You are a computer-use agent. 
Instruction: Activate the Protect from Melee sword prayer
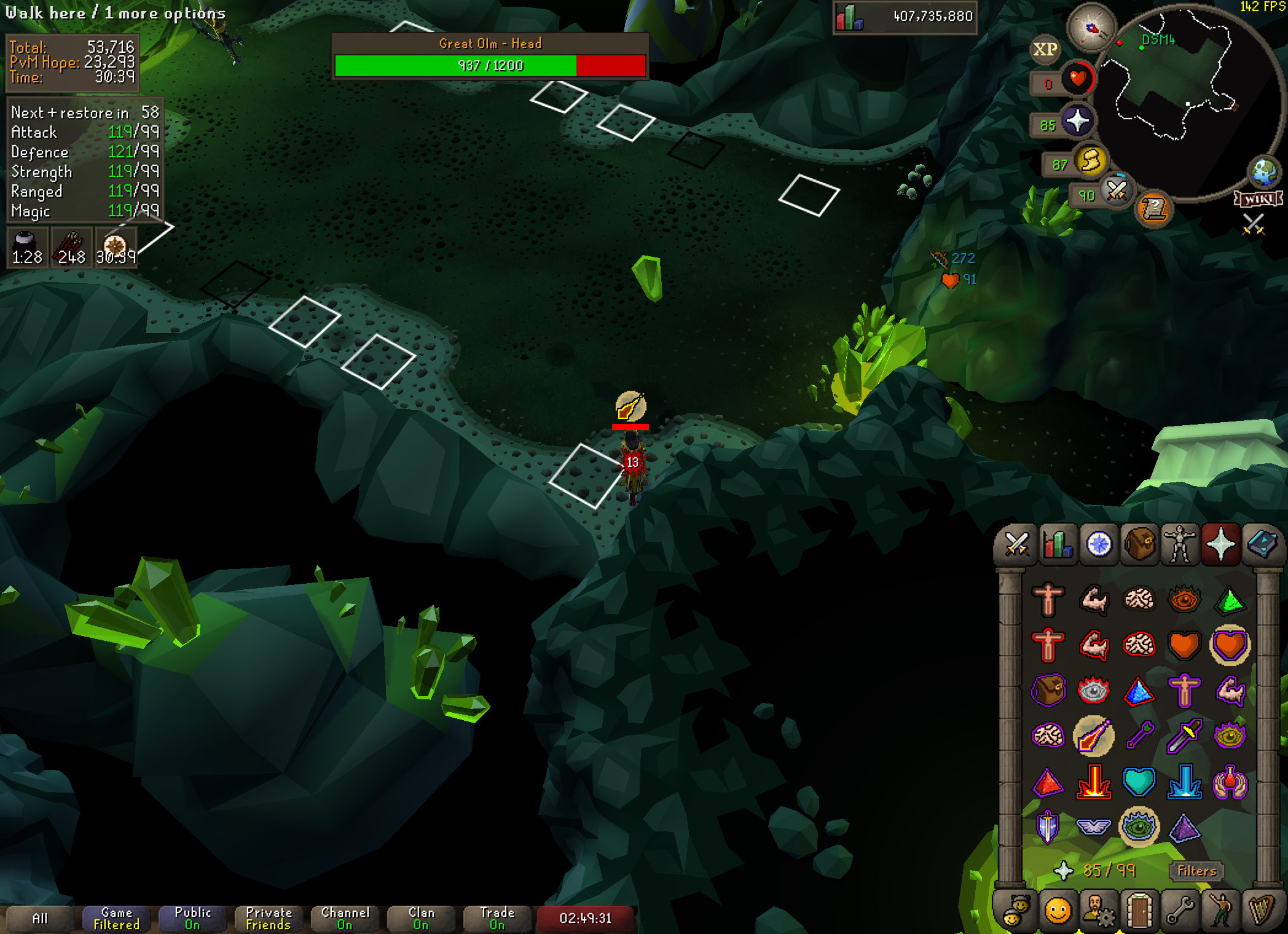[x=1184, y=736]
